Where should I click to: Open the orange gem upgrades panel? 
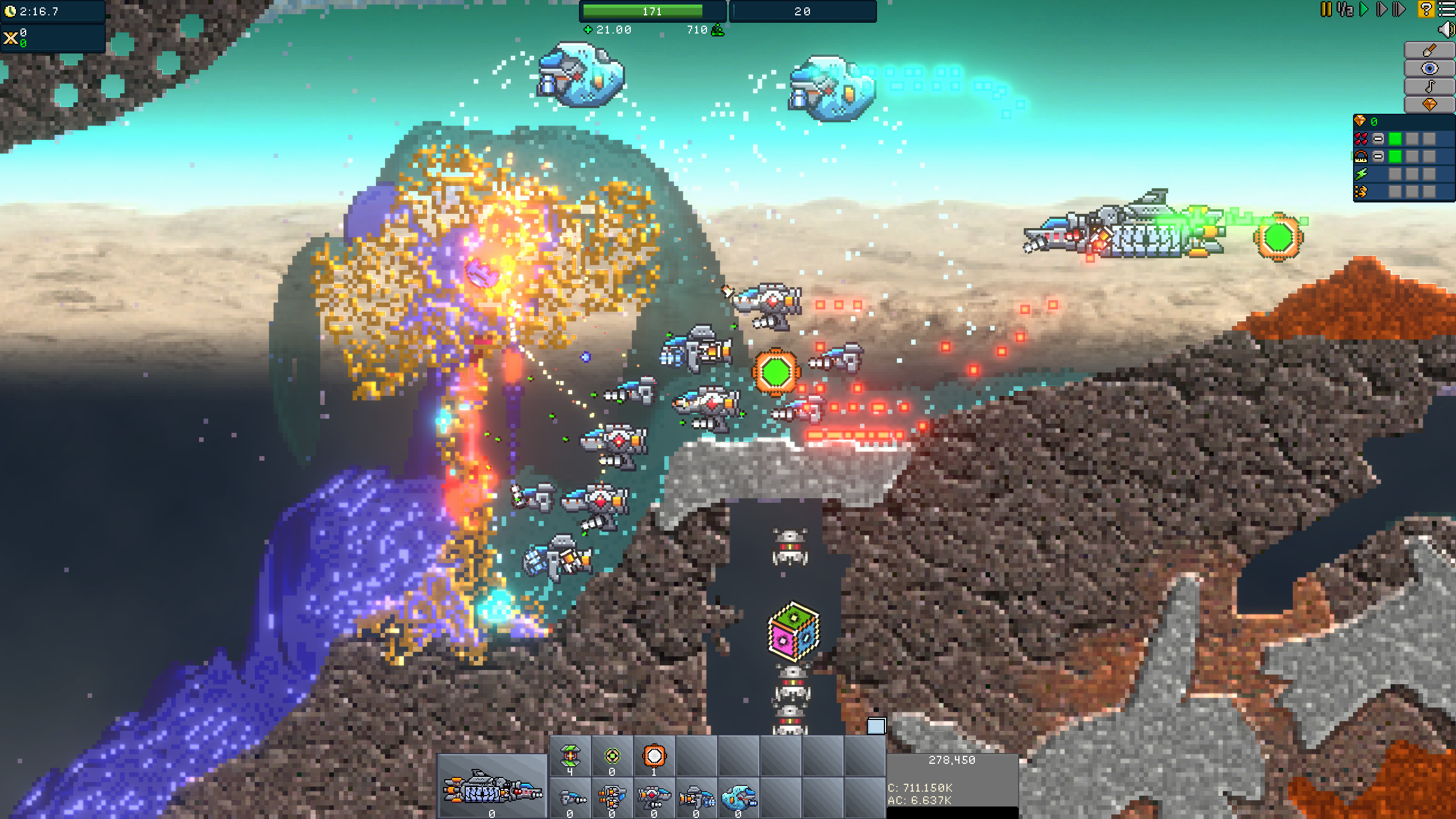click(1430, 104)
